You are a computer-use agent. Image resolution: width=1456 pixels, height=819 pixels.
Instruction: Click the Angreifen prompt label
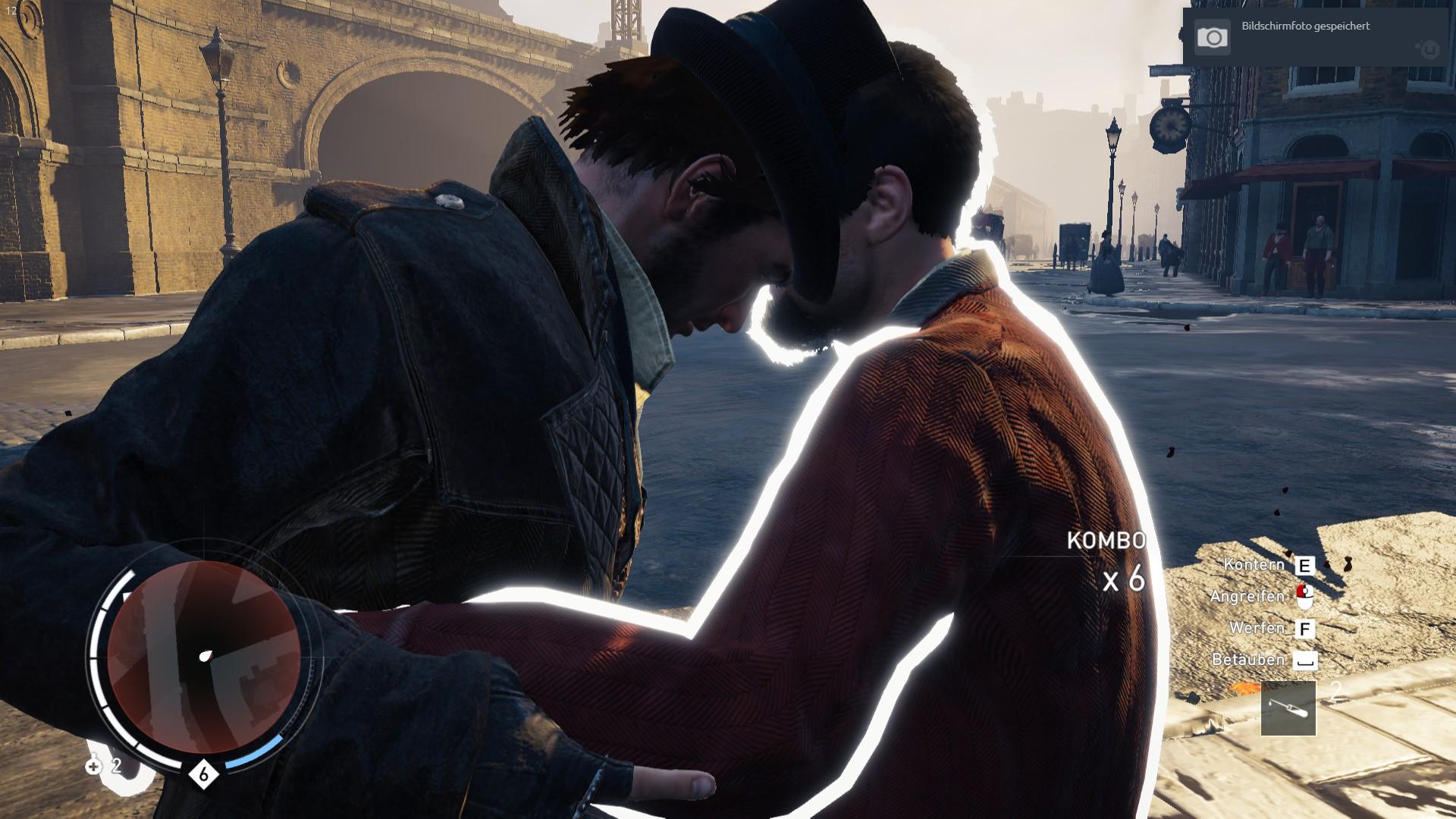pyautogui.click(x=1247, y=596)
